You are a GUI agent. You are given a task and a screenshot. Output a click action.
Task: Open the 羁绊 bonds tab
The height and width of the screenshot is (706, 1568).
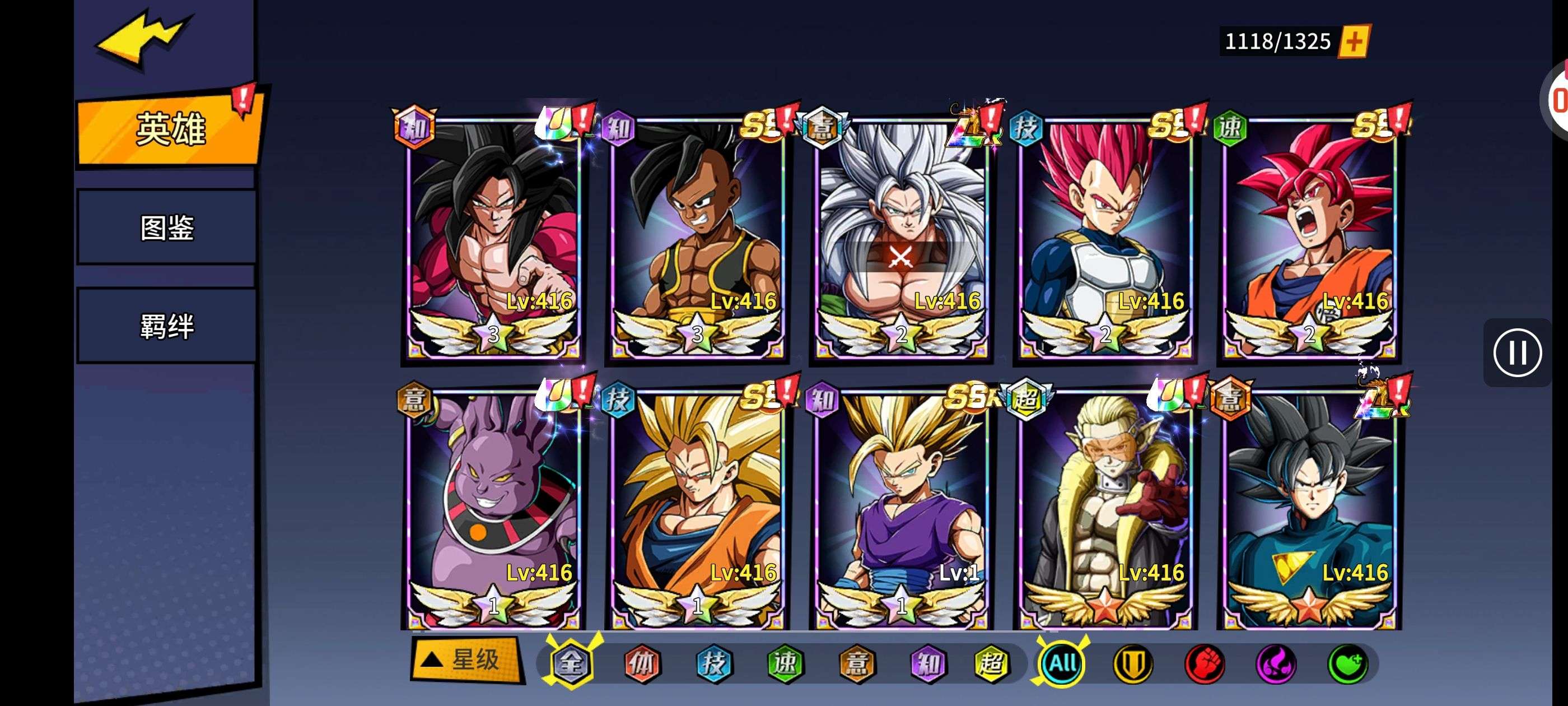[166, 326]
